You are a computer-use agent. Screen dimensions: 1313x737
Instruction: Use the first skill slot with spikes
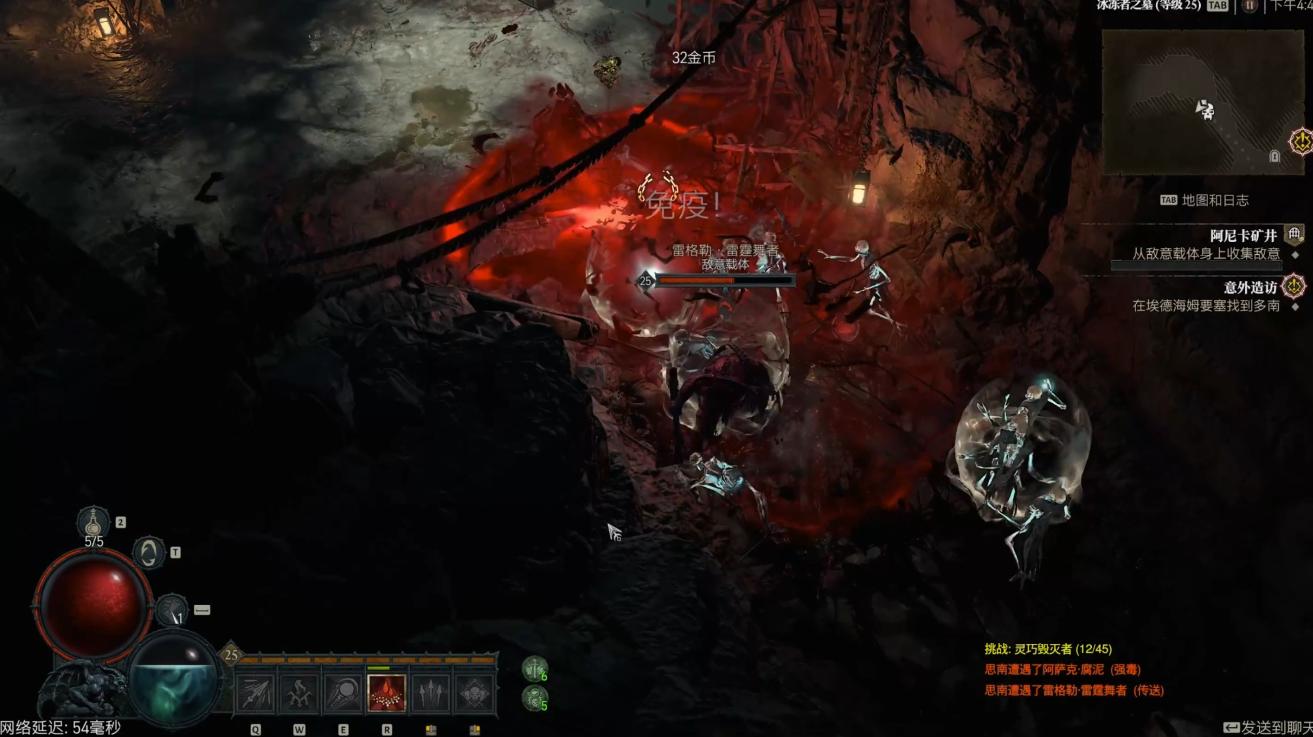click(x=255, y=692)
